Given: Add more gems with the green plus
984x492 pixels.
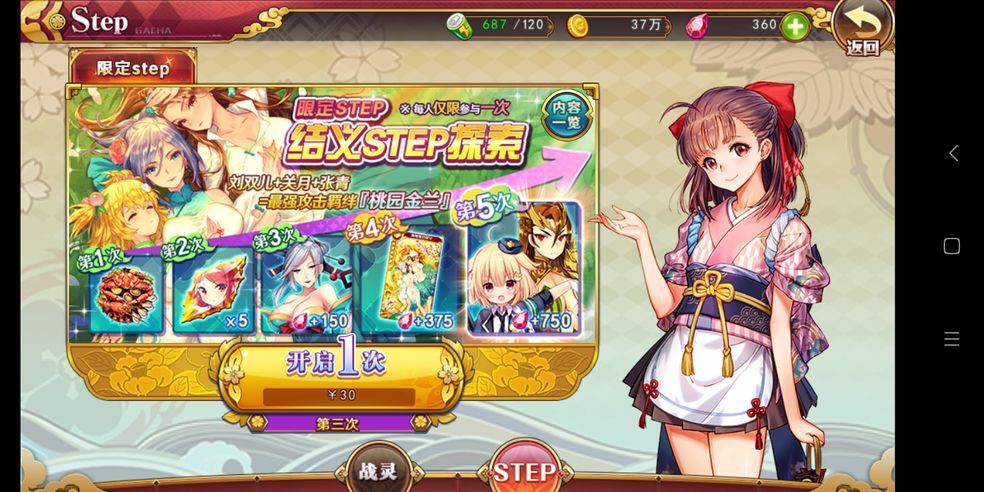Looking at the screenshot, I should tap(795, 27).
